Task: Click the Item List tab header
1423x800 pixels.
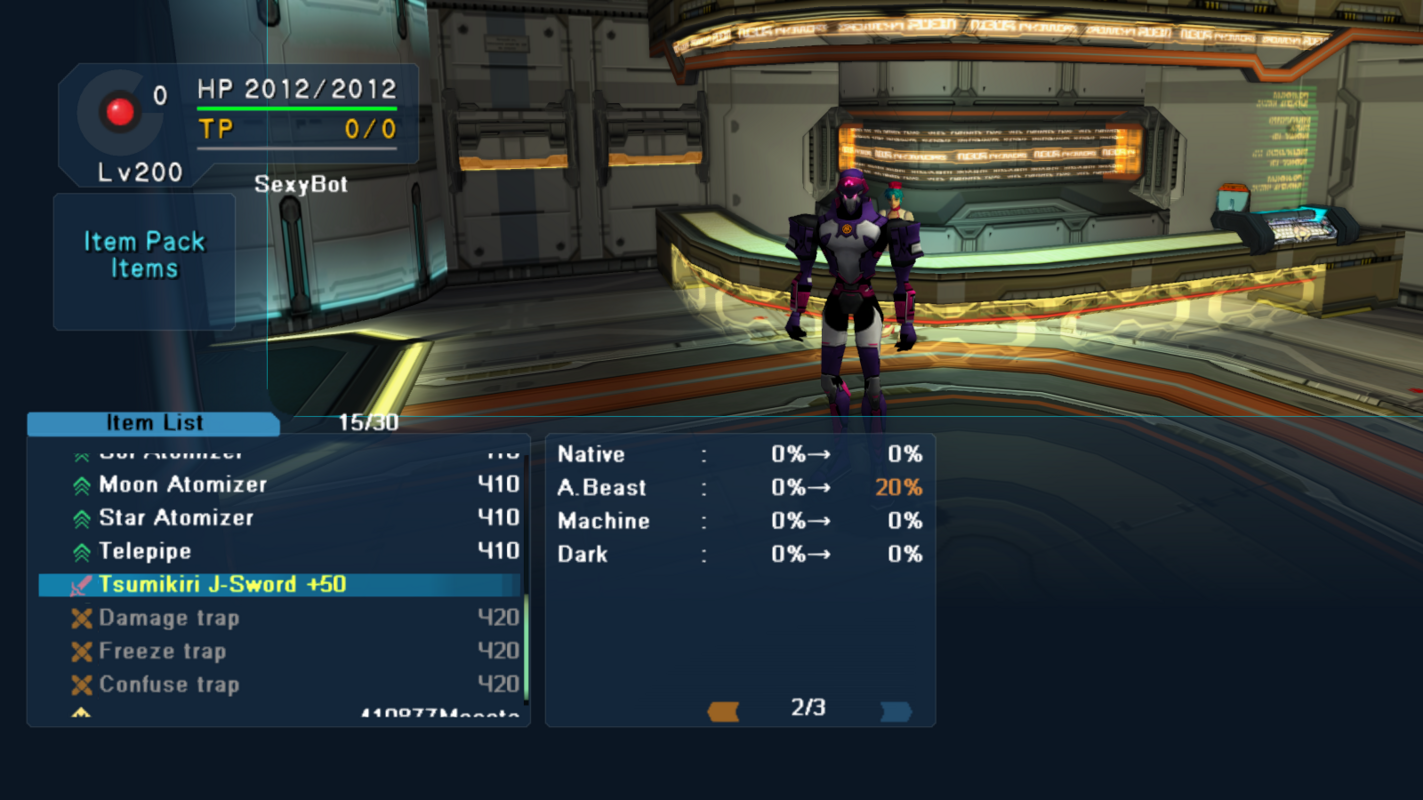Action: 154,424
